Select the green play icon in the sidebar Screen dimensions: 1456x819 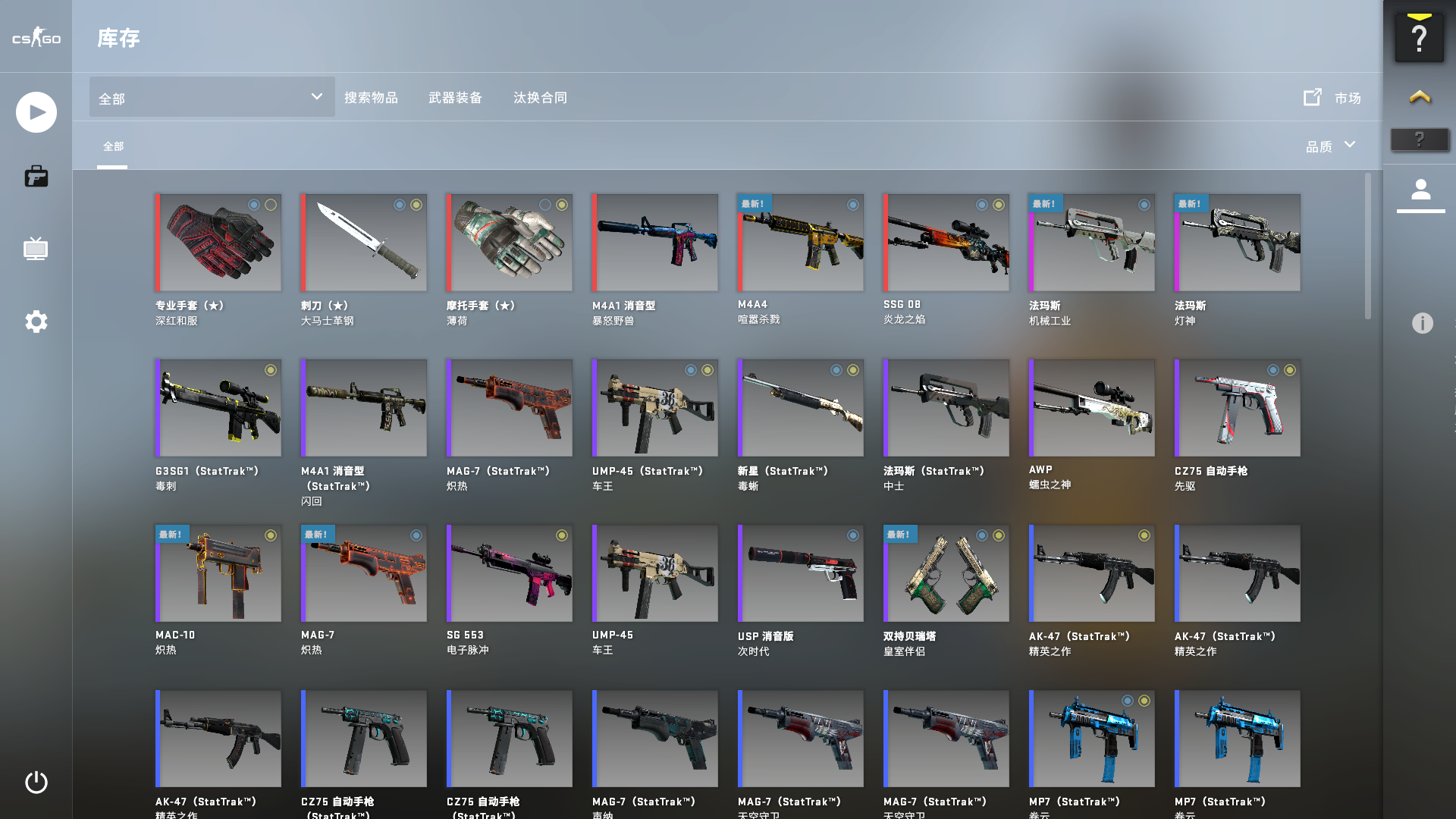click(35, 111)
